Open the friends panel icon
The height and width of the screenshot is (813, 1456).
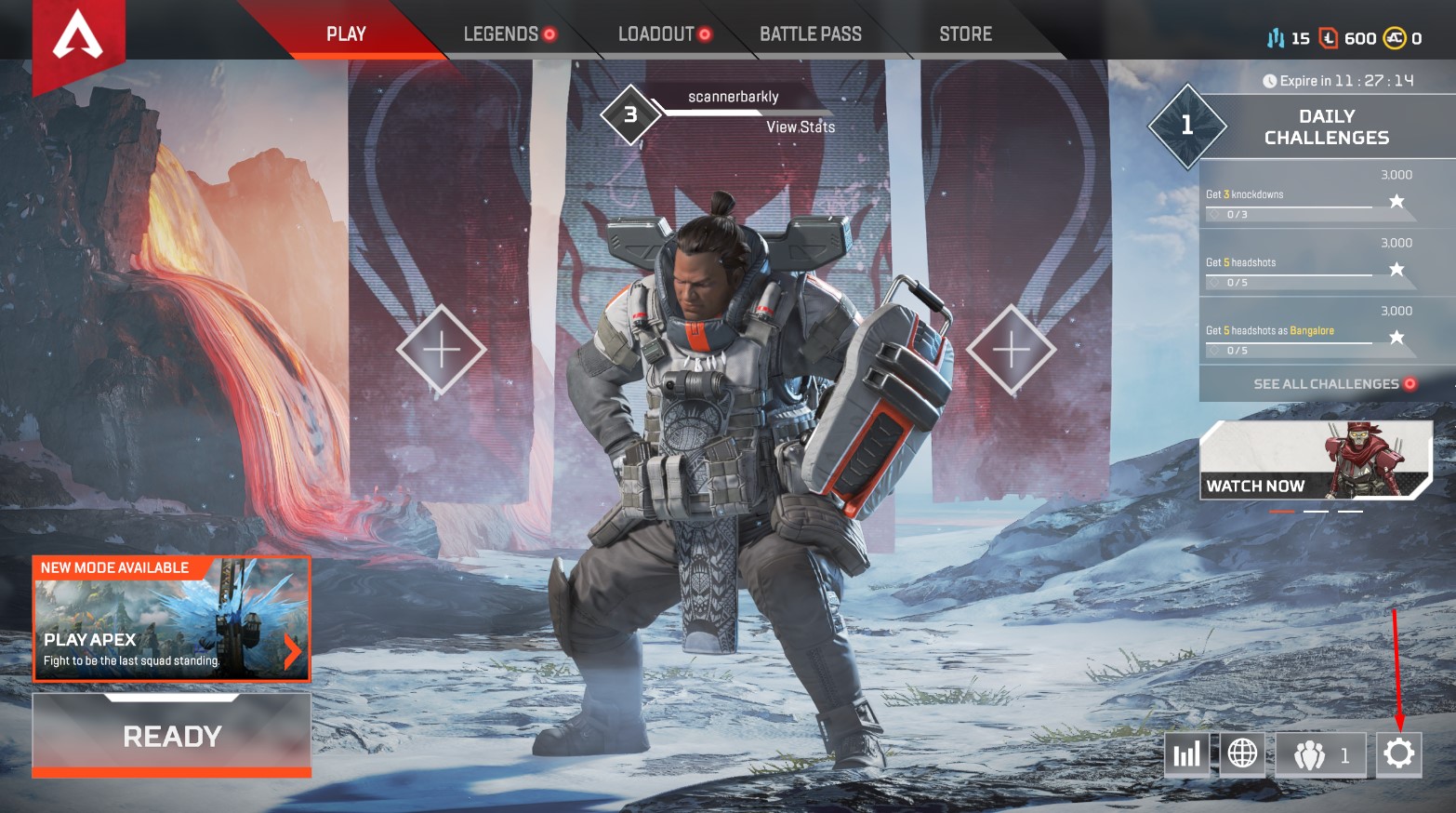1310,754
